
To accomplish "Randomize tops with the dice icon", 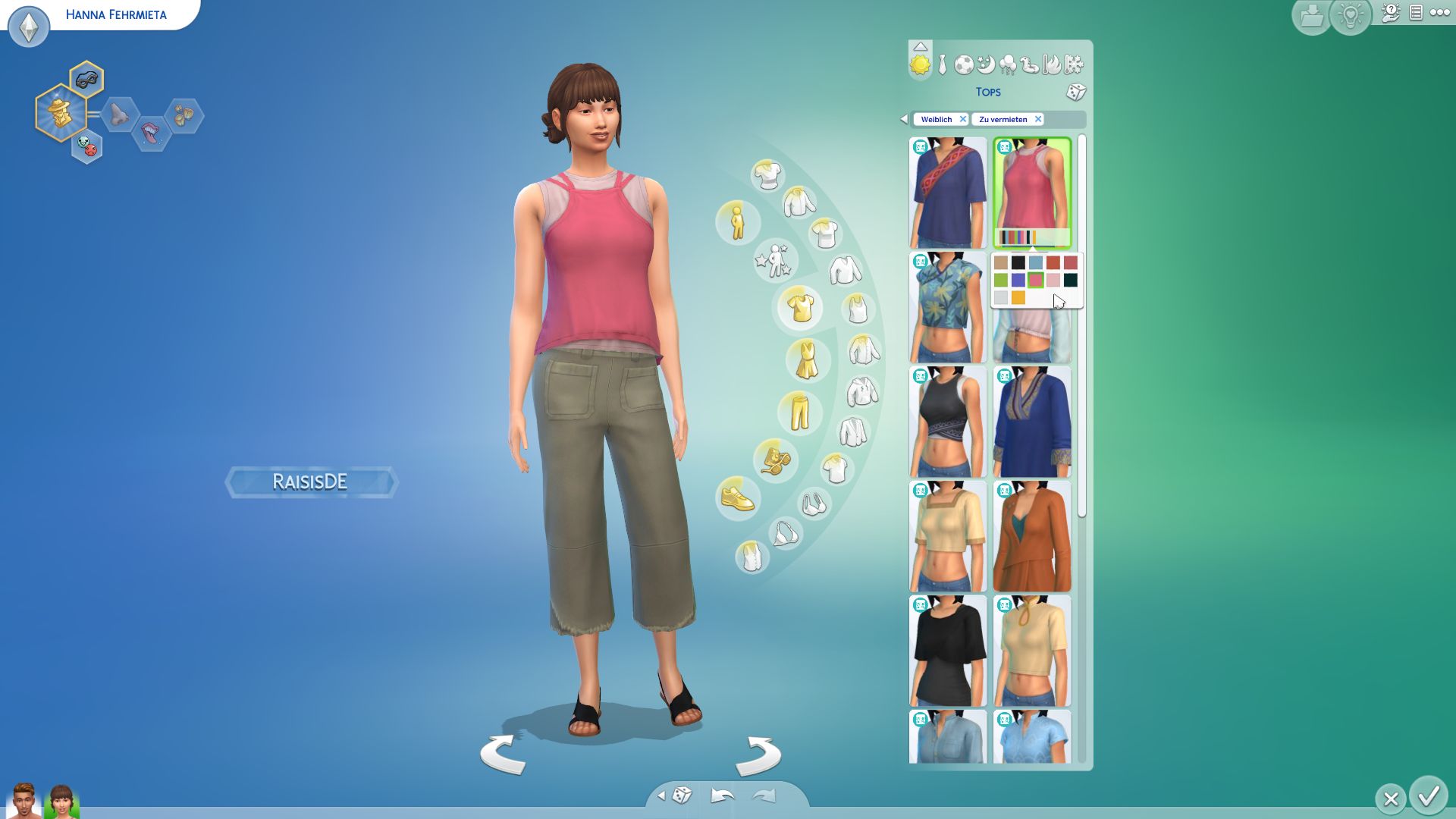I will click(1075, 93).
